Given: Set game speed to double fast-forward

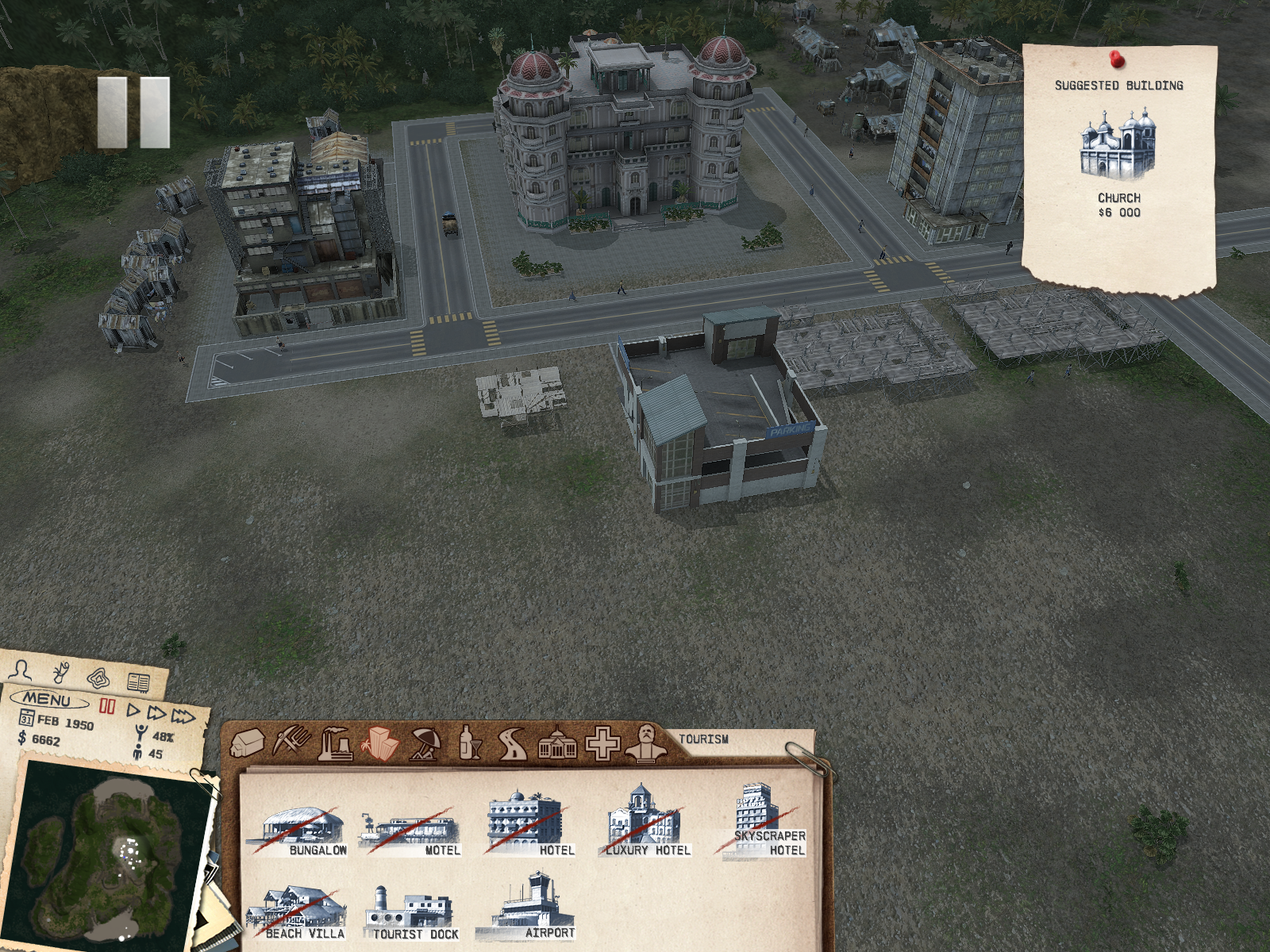Looking at the screenshot, I should point(156,713).
